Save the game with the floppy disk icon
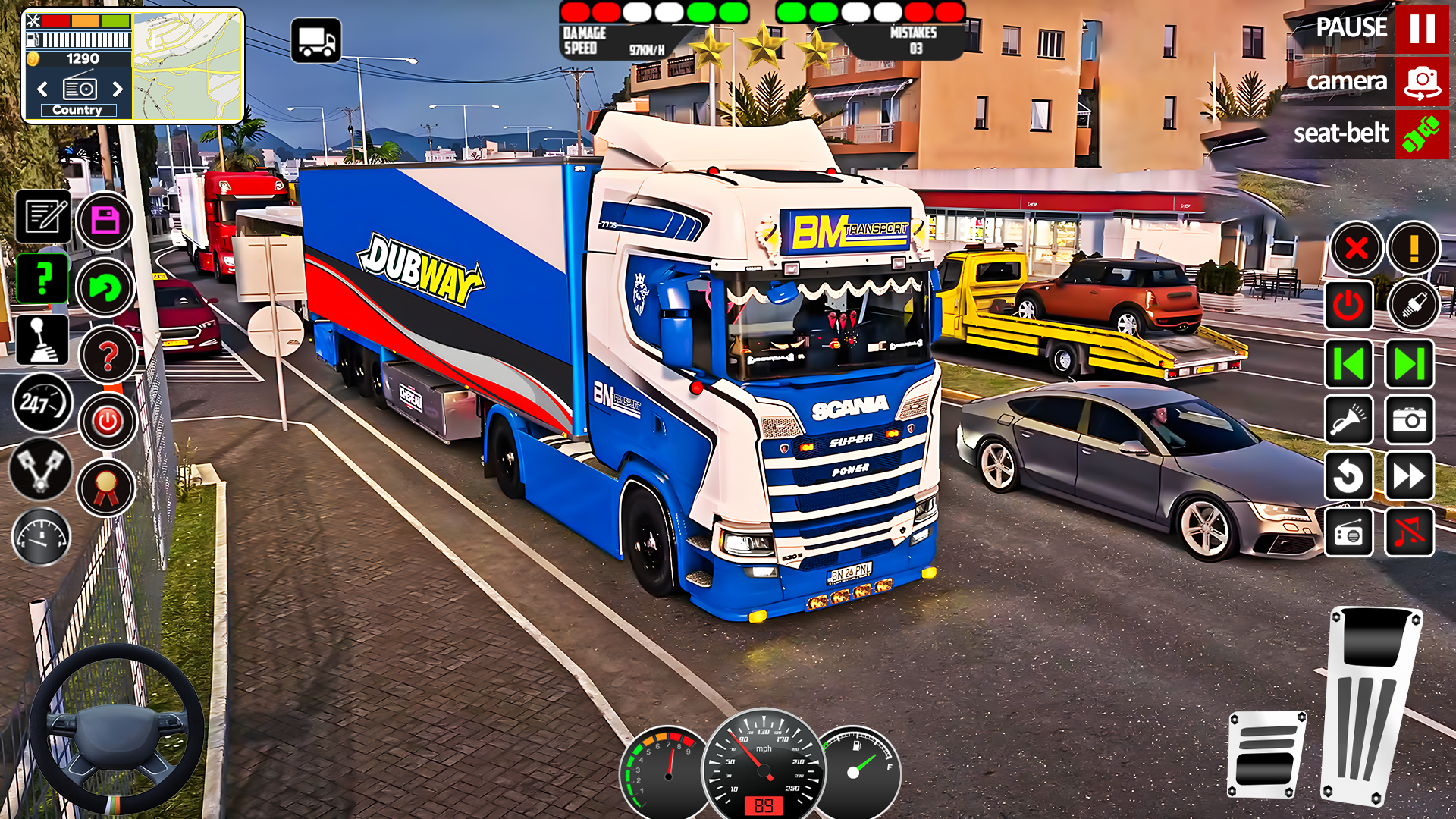1456x819 pixels. point(105,221)
